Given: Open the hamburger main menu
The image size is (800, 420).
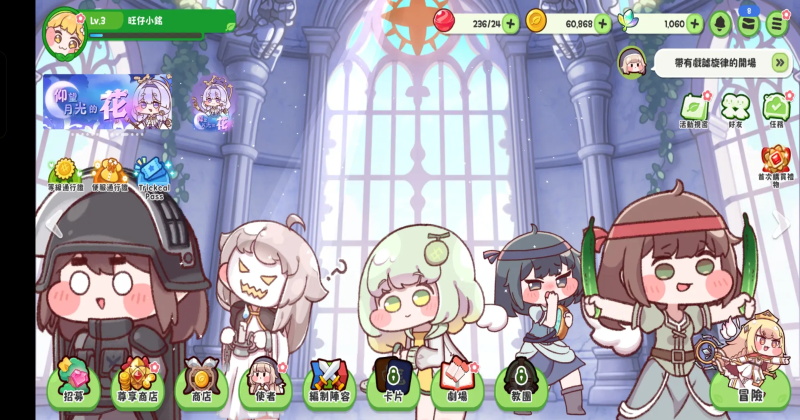Looking at the screenshot, I should (777, 23).
